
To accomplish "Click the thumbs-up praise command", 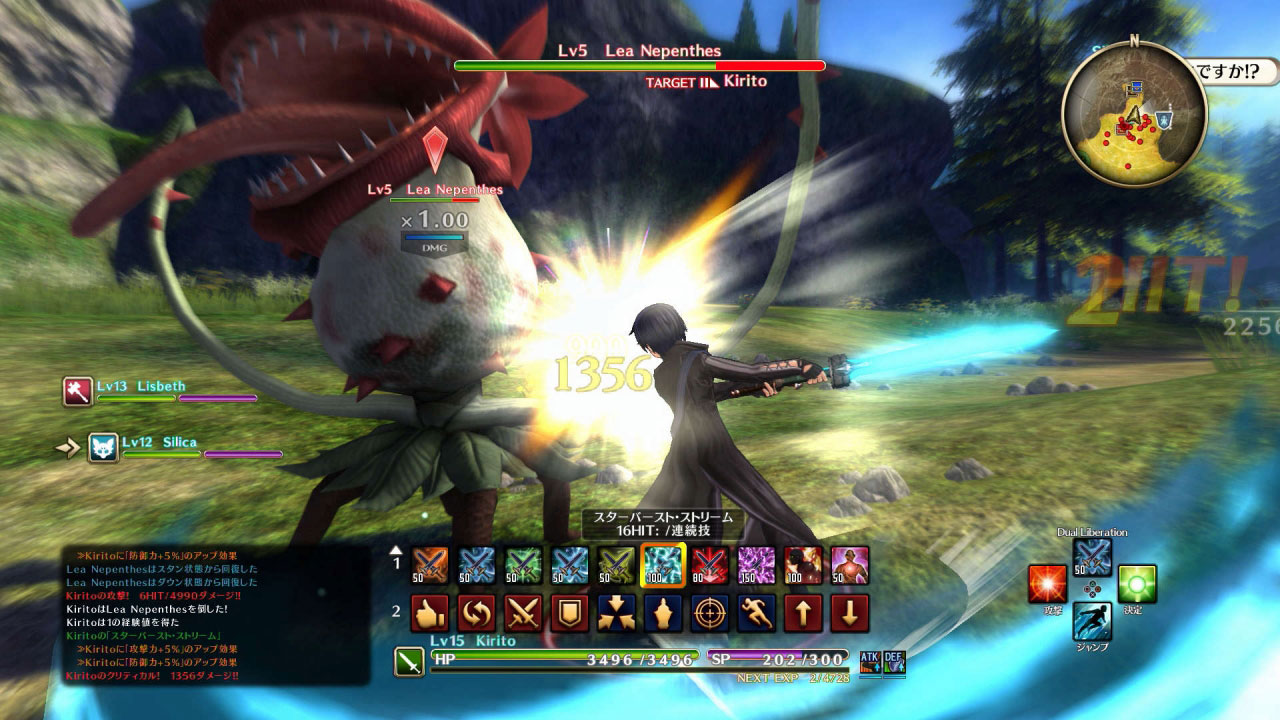I will coord(430,613).
